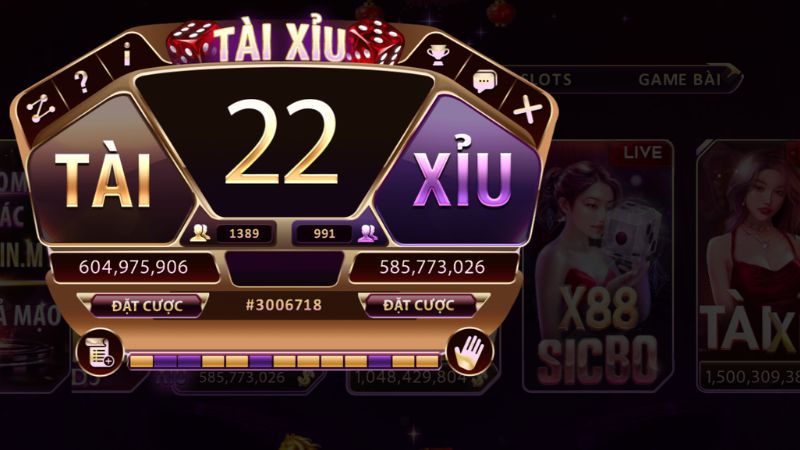Click ĐẶT CƯỢC under the XỈU total
The height and width of the screenshot is (450, 800).
coord(419,305)
